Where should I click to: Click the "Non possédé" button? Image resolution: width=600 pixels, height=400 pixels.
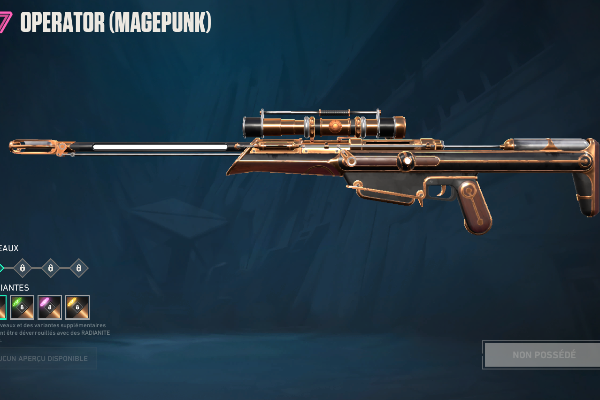click(543, 355)
